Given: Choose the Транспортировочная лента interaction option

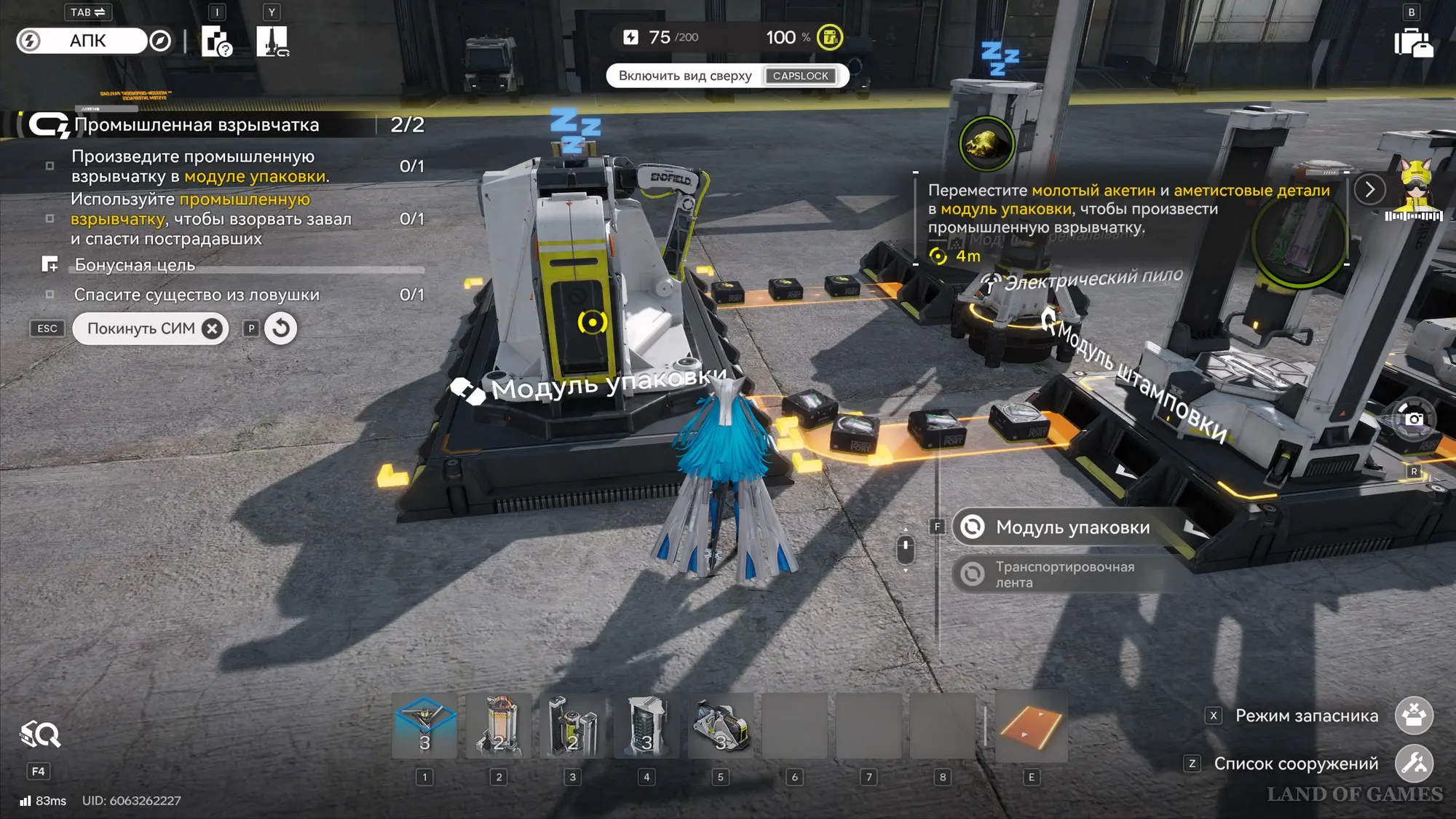Looking at the screenshot, I should (x=1063, y=574).
